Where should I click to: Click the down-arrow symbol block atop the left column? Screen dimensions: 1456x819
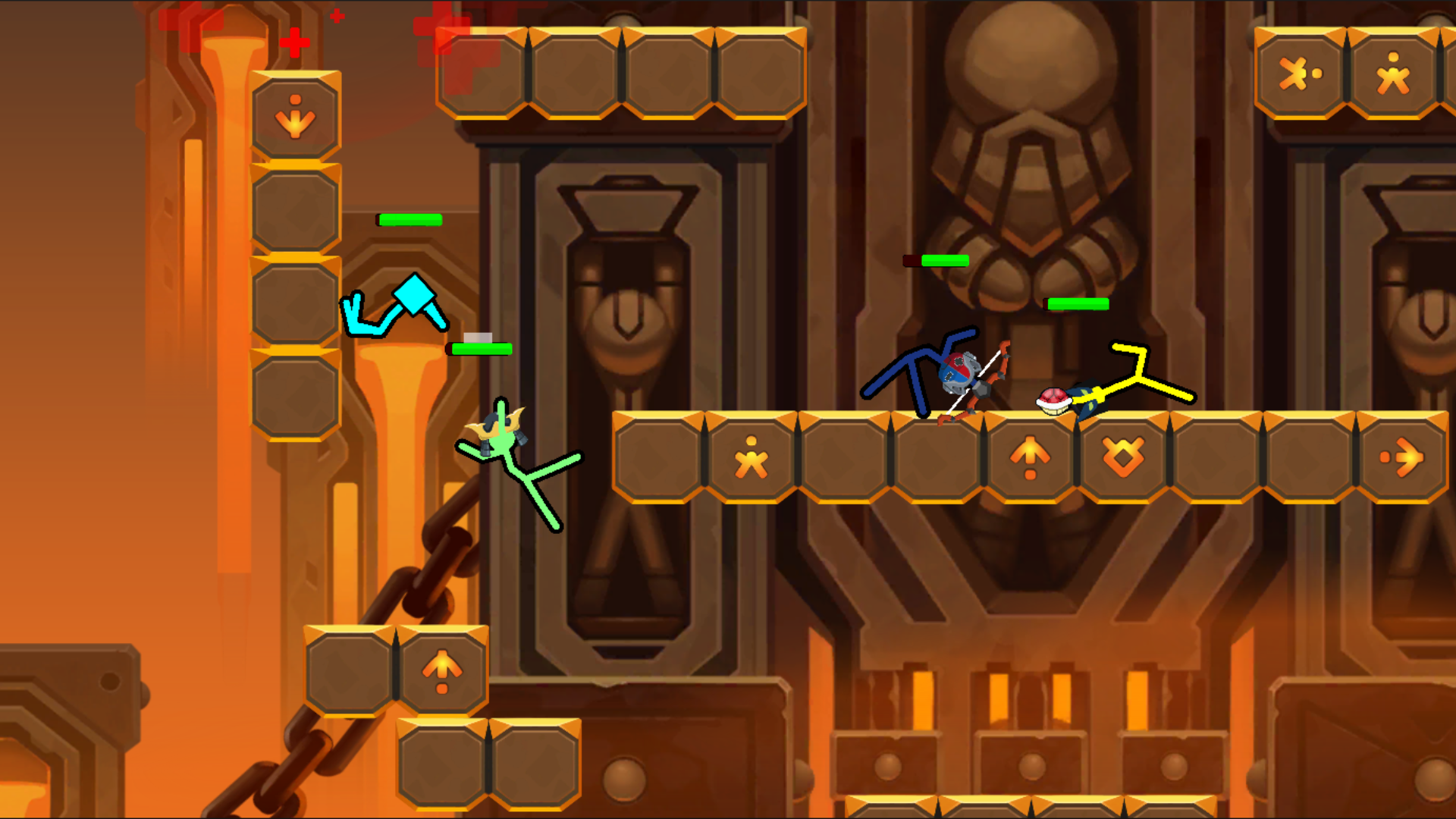(295, 115)
